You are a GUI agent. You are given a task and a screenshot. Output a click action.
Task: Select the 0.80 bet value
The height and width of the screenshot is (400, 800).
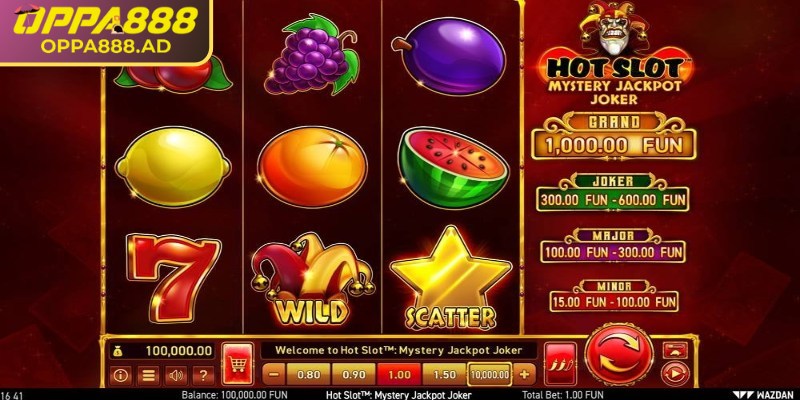pos(308,375)
